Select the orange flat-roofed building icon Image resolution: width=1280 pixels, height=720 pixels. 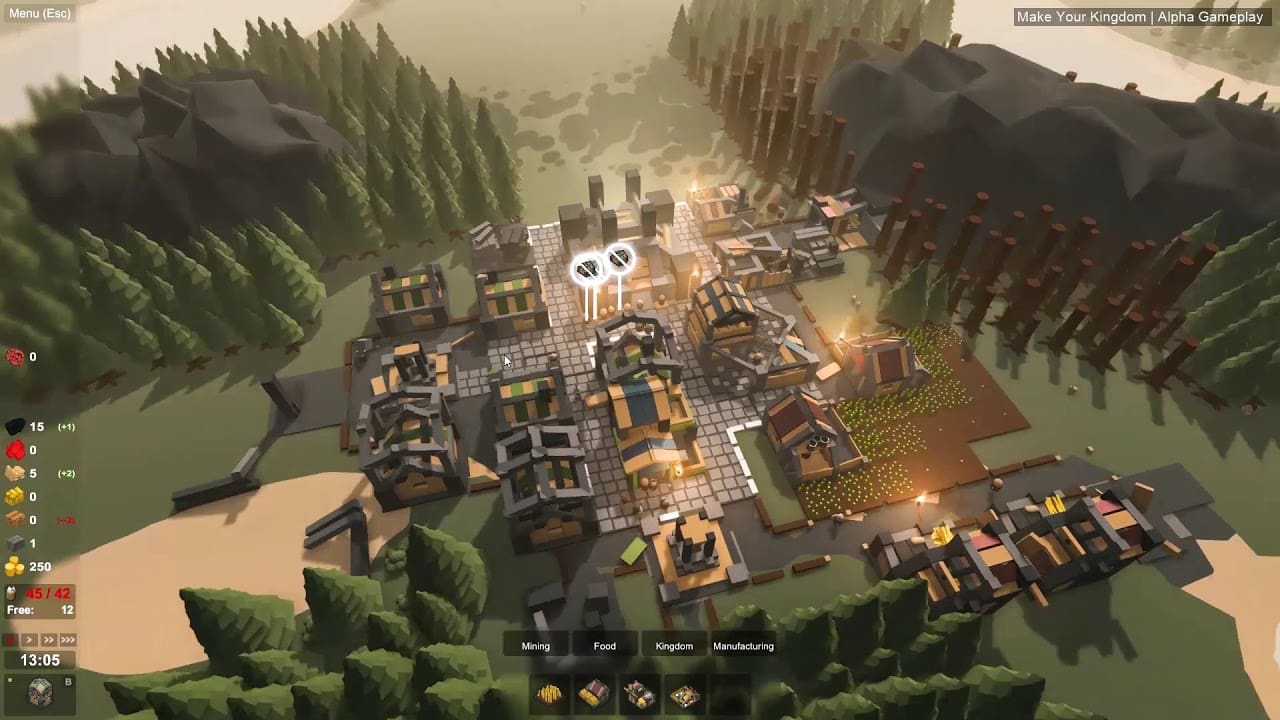click(x=685, y=695)
